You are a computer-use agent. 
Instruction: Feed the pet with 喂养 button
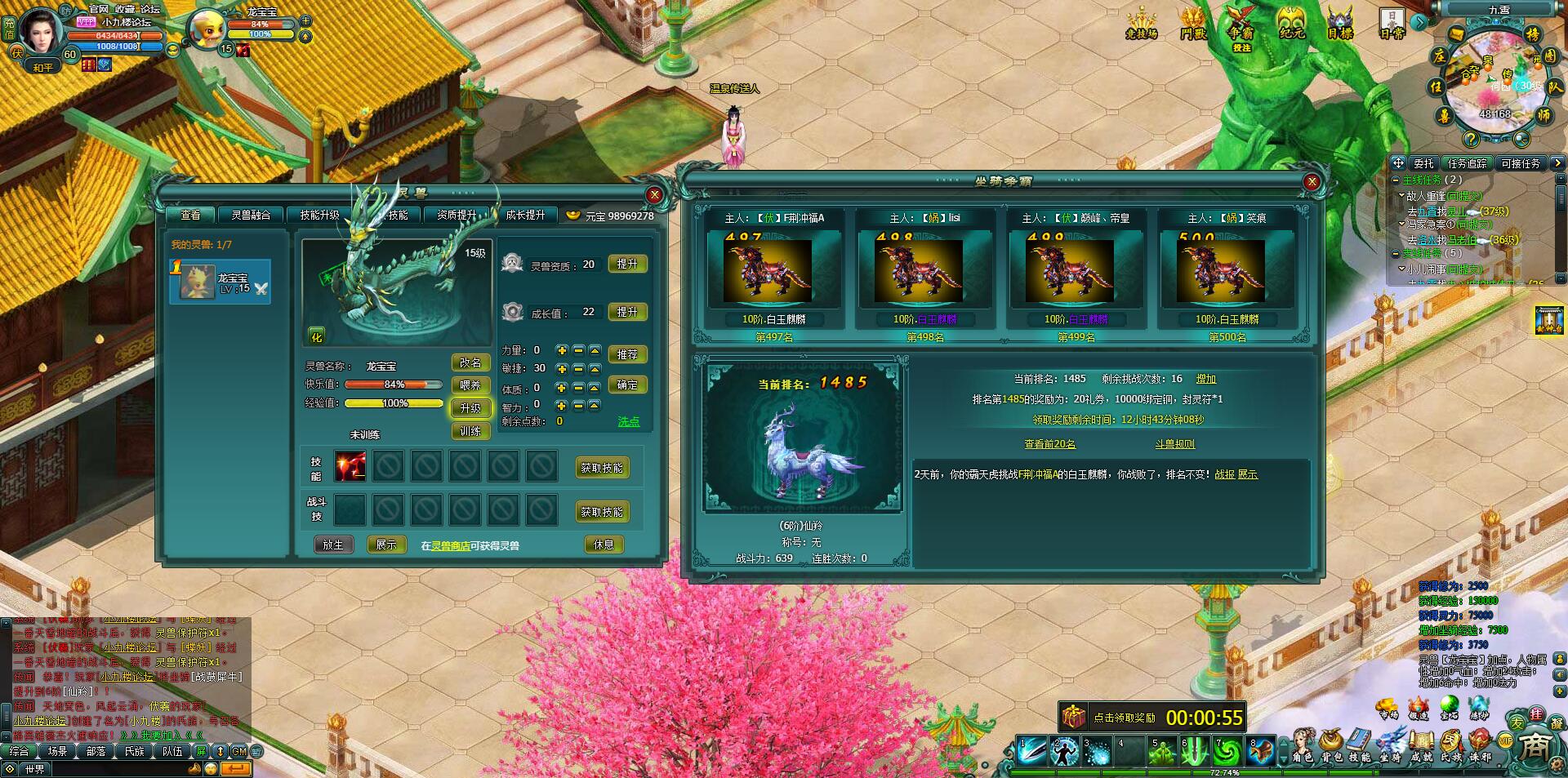pyautogui.click(x=470, y=385)
